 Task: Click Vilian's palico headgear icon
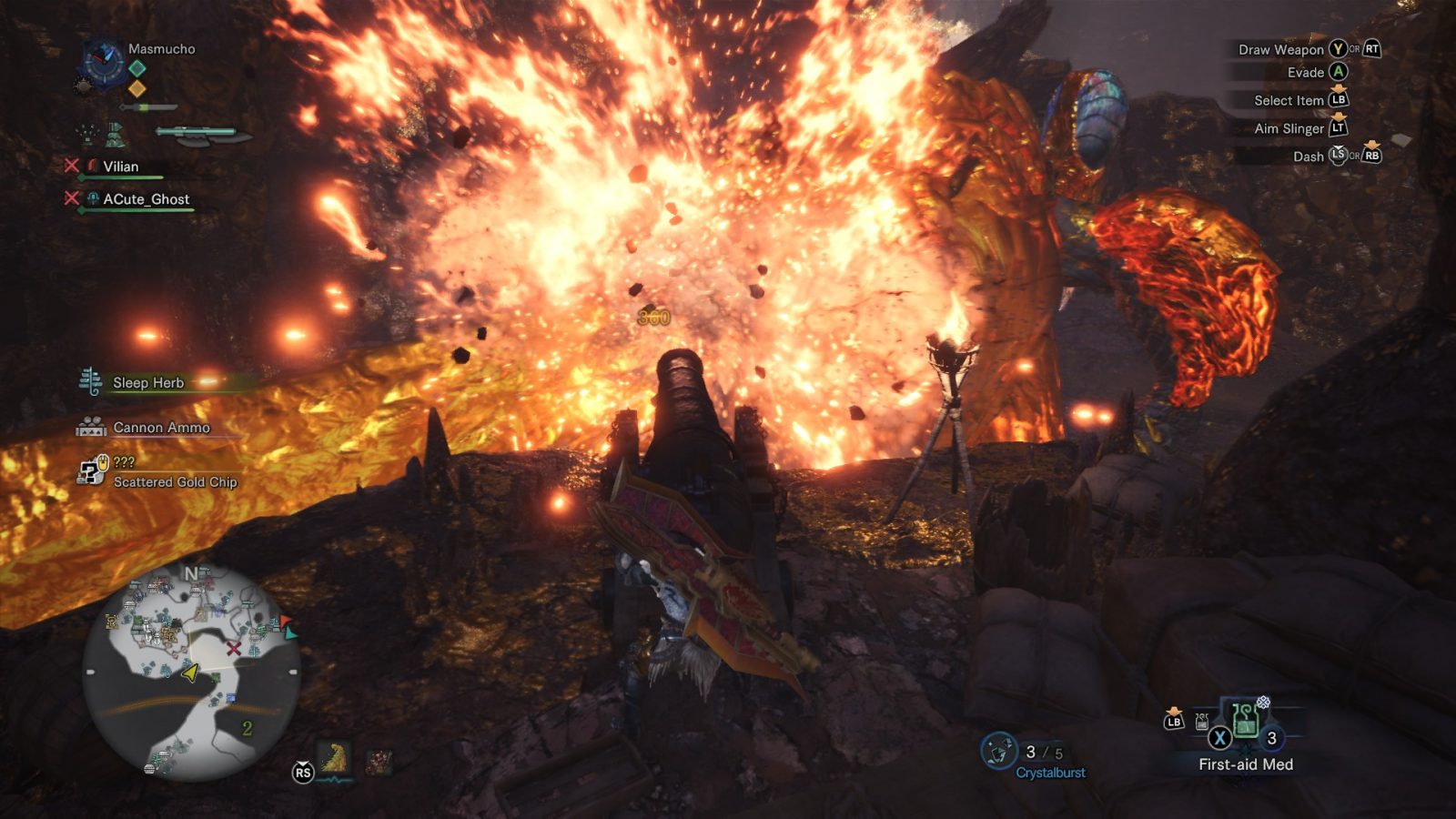click(94, 167)
